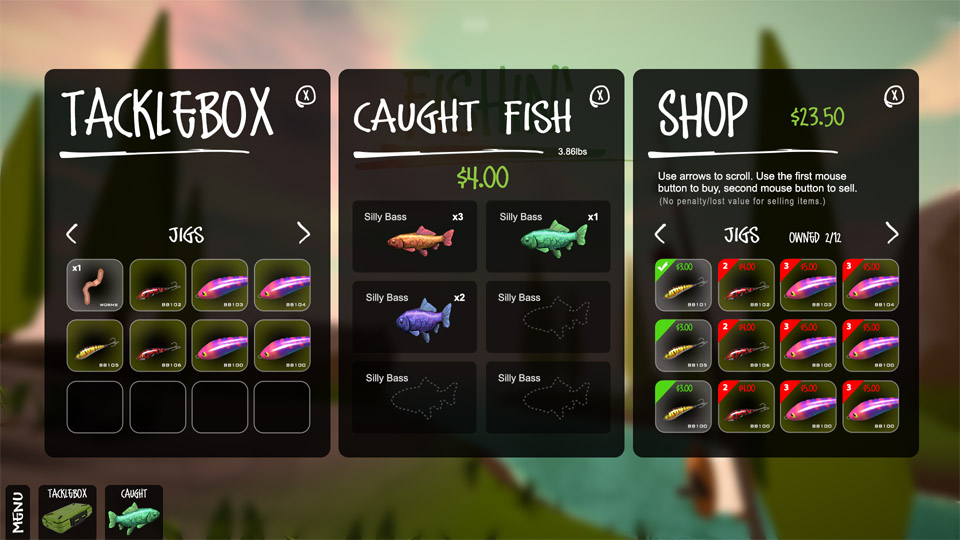Buy the $5.00 BB103 lure in Shop

808,285
